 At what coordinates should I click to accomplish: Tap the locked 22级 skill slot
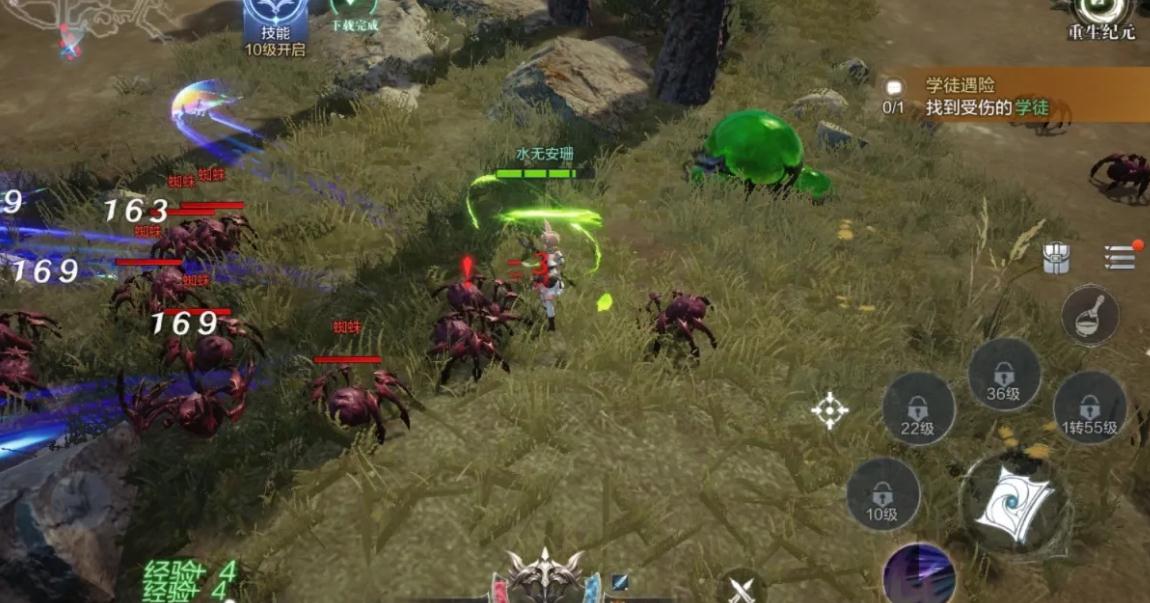pos(917,410)
